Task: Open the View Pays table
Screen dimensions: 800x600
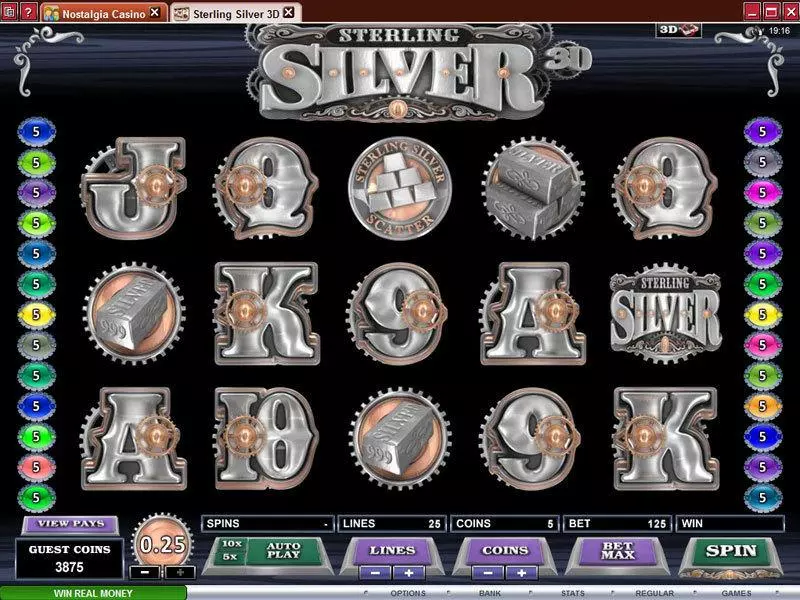Action: 67,523
